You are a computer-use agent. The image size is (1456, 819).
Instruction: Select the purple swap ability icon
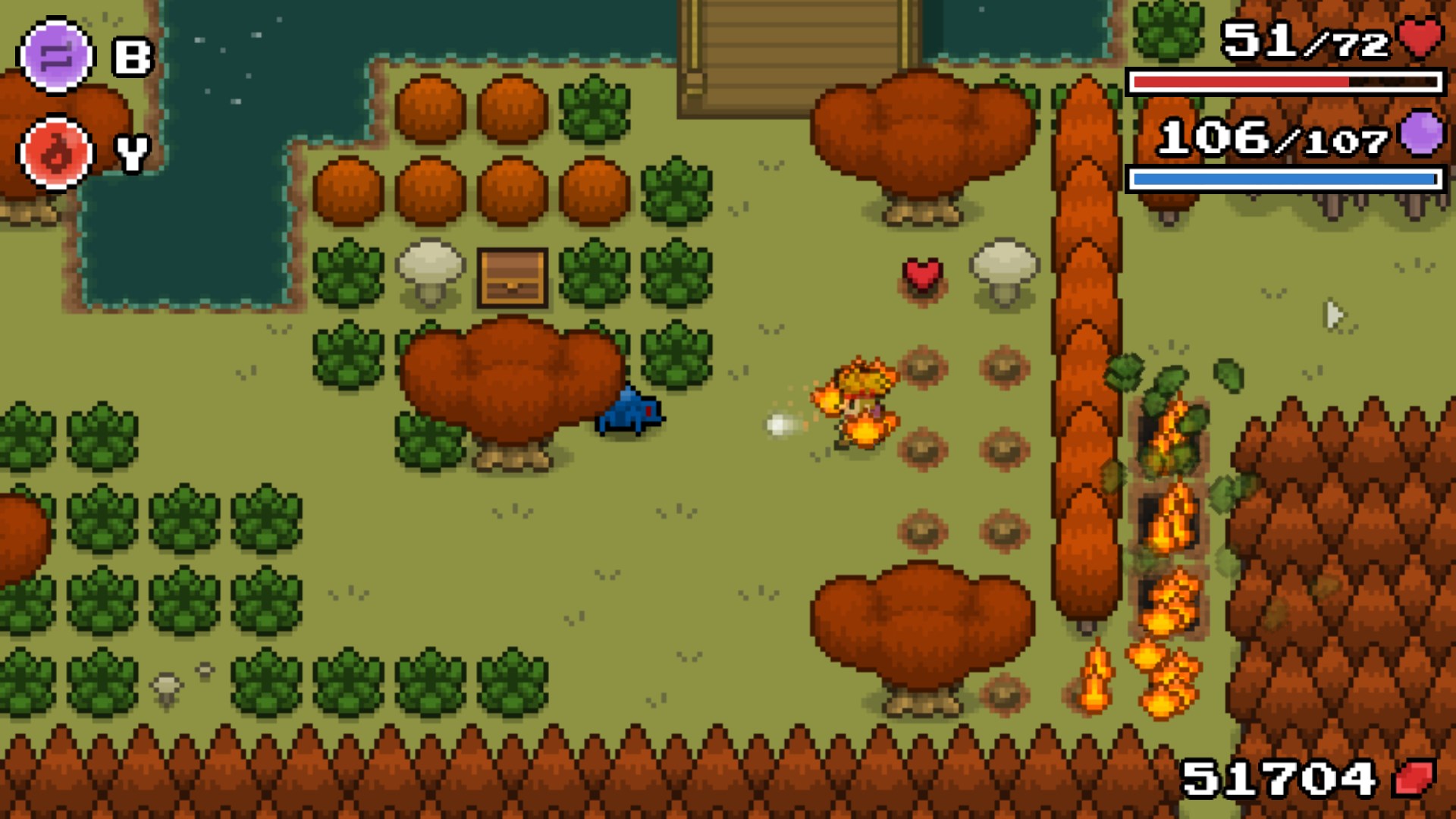click(57, 55)
